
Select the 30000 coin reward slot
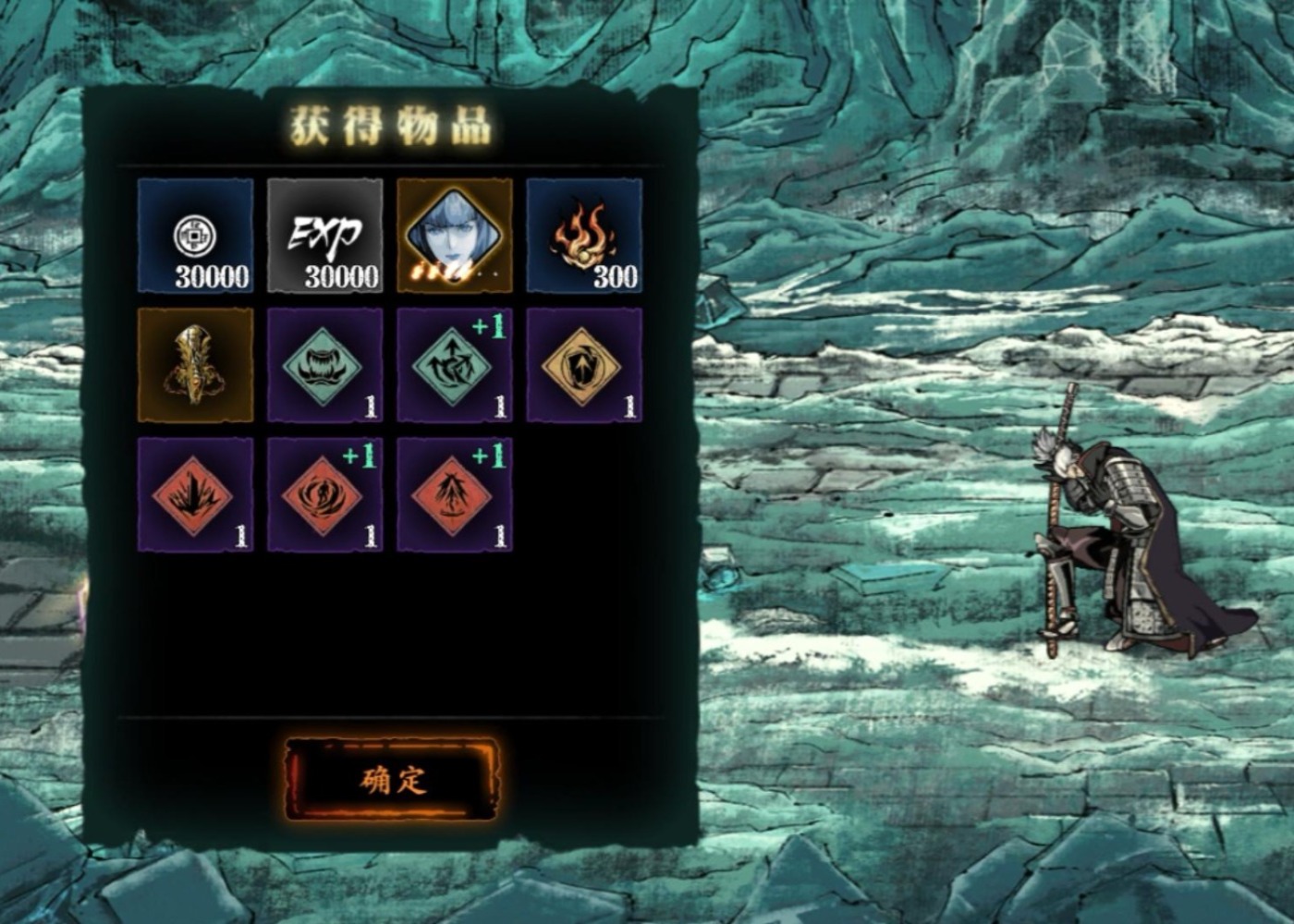point(195,236)
